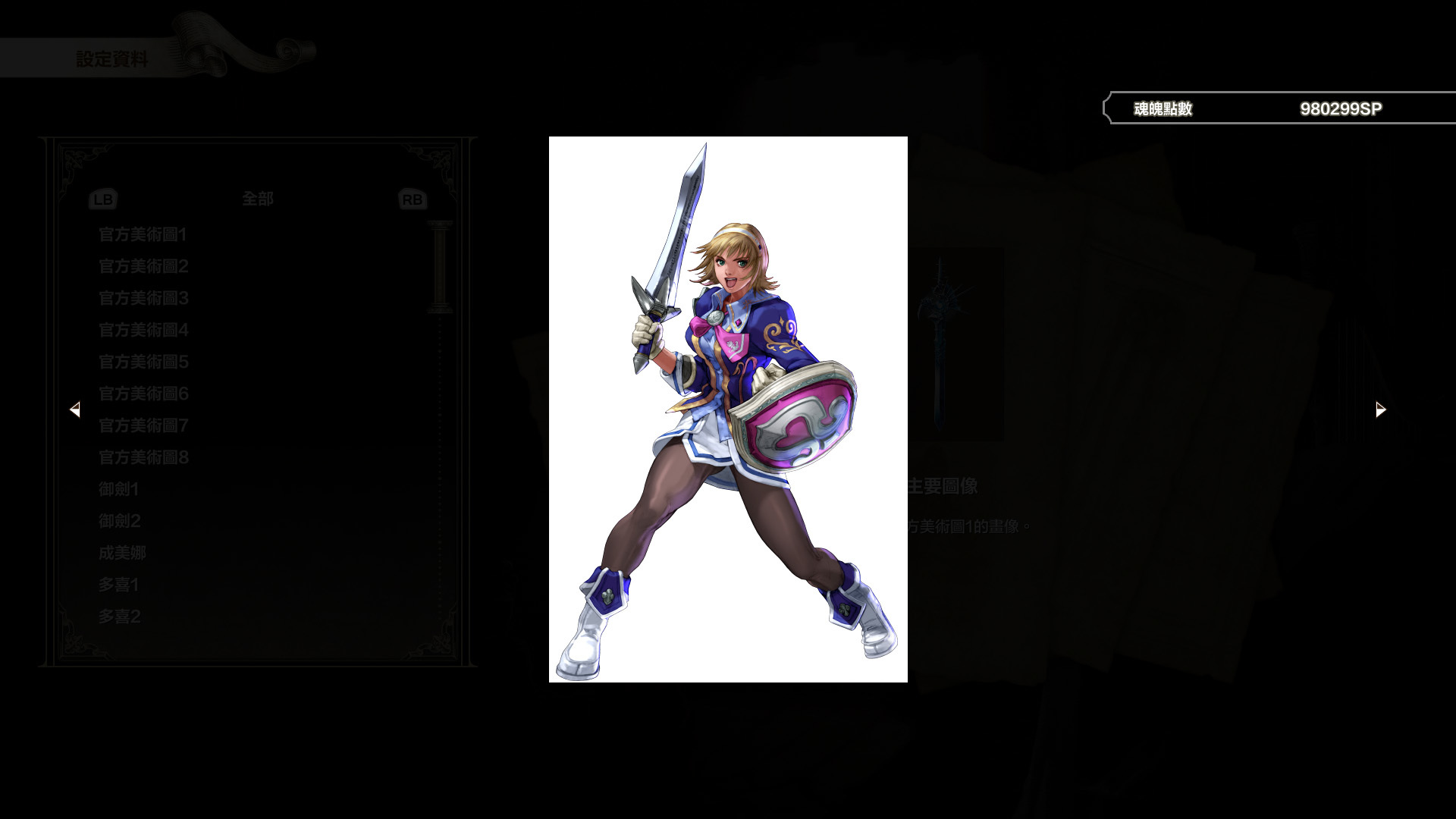Click the 主要圖像 label
This screenshot has height=819, width=1456.
tap(943, 487)
